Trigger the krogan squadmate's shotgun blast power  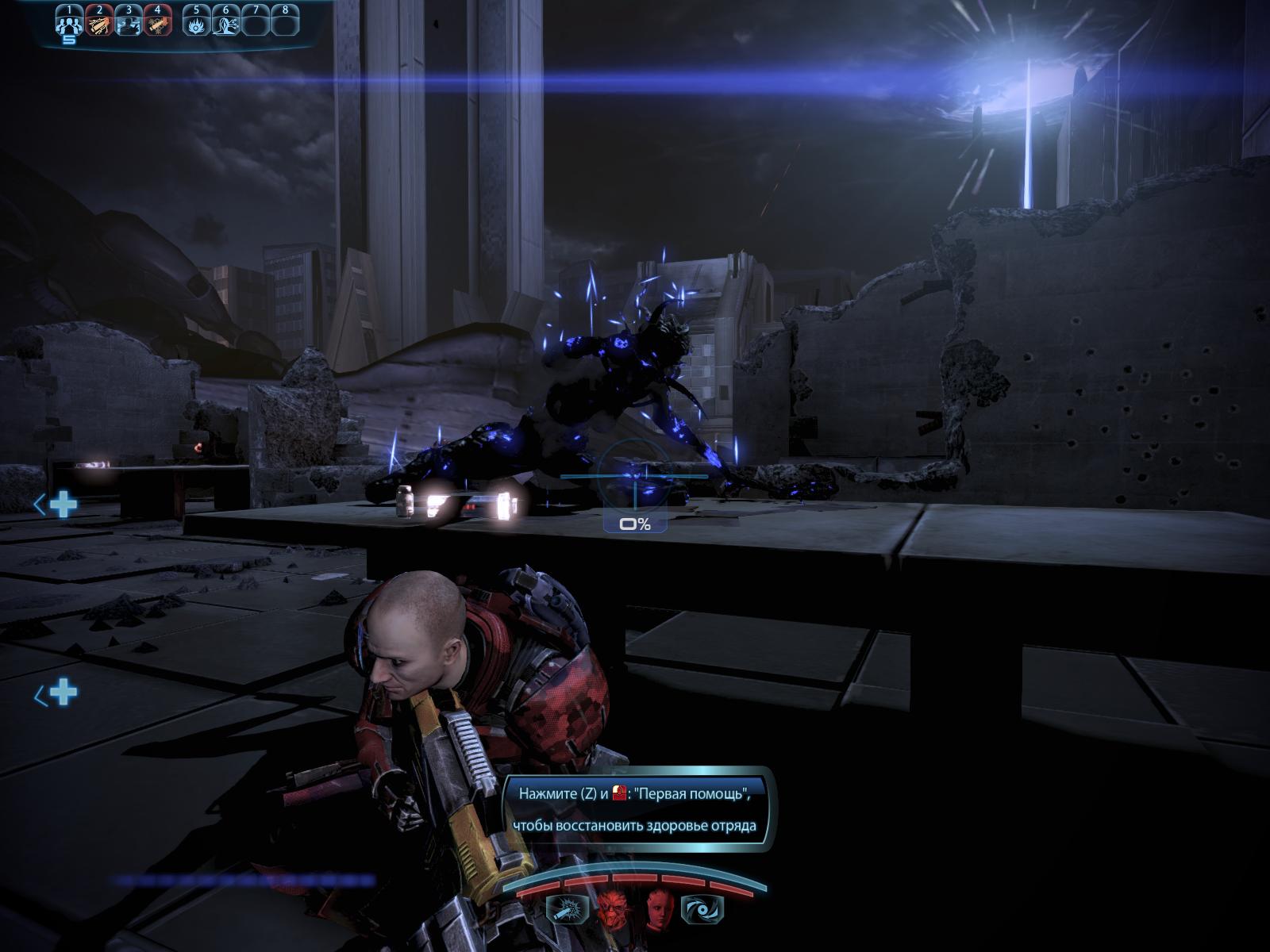click(567, 910)
